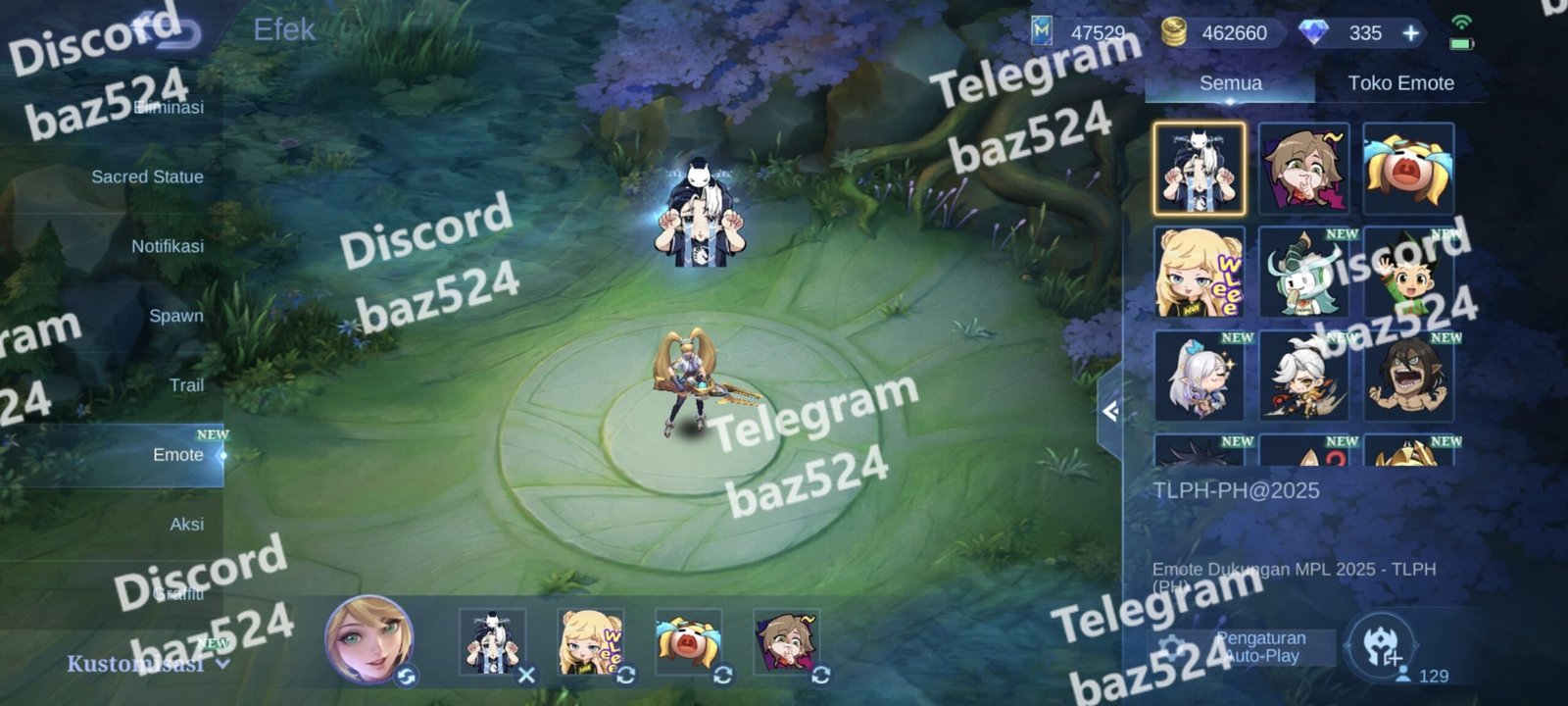
Task: Collapse the emote panel with arrow tab
Action: pyautogui.click(x=1110, y=411)
